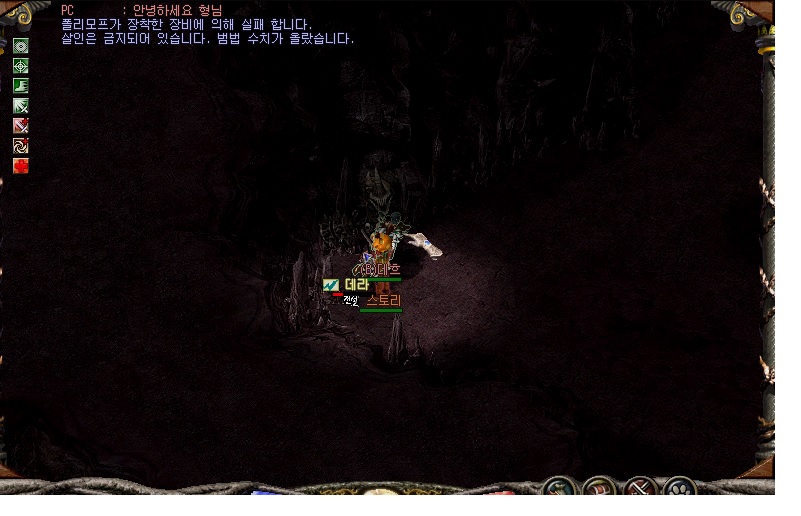Select the red sword with plus icon

click(x=20, y=125)
